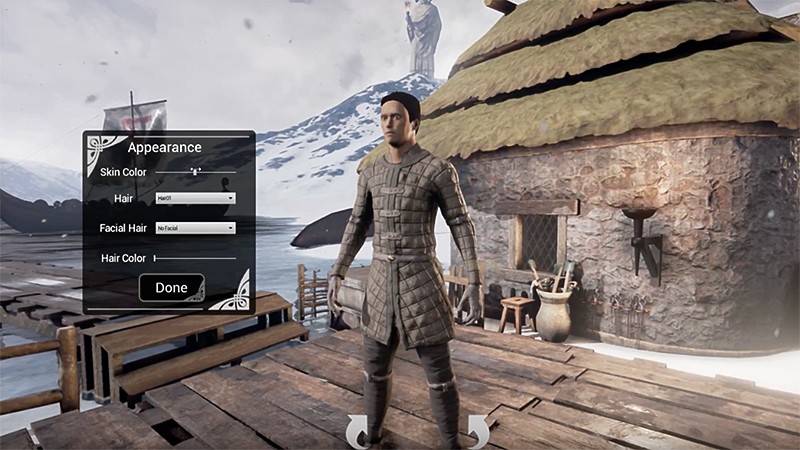Rotate character with the right curved arrow
The width and height of the screenshot is (800, 450).
[x=477, y=430]
